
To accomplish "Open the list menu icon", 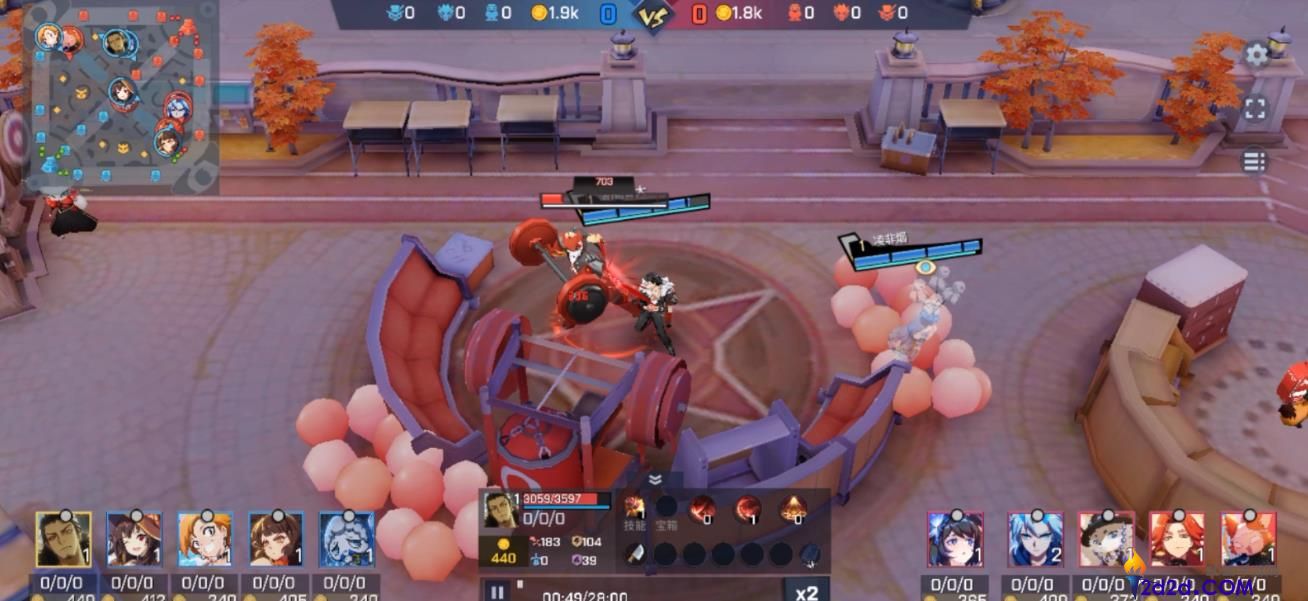I will [x=1255, y=161].
